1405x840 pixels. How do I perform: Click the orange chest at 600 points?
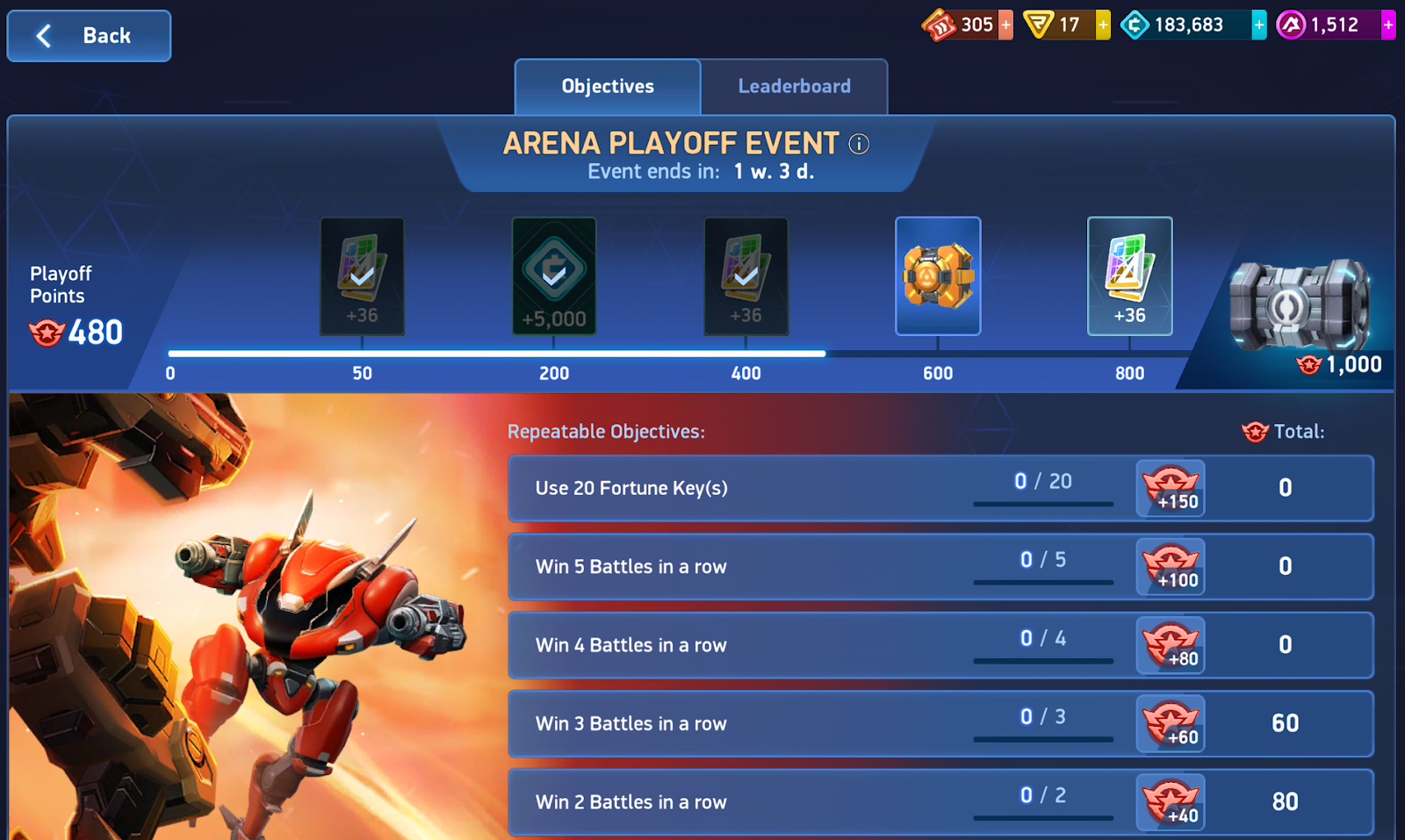[938, 276]
